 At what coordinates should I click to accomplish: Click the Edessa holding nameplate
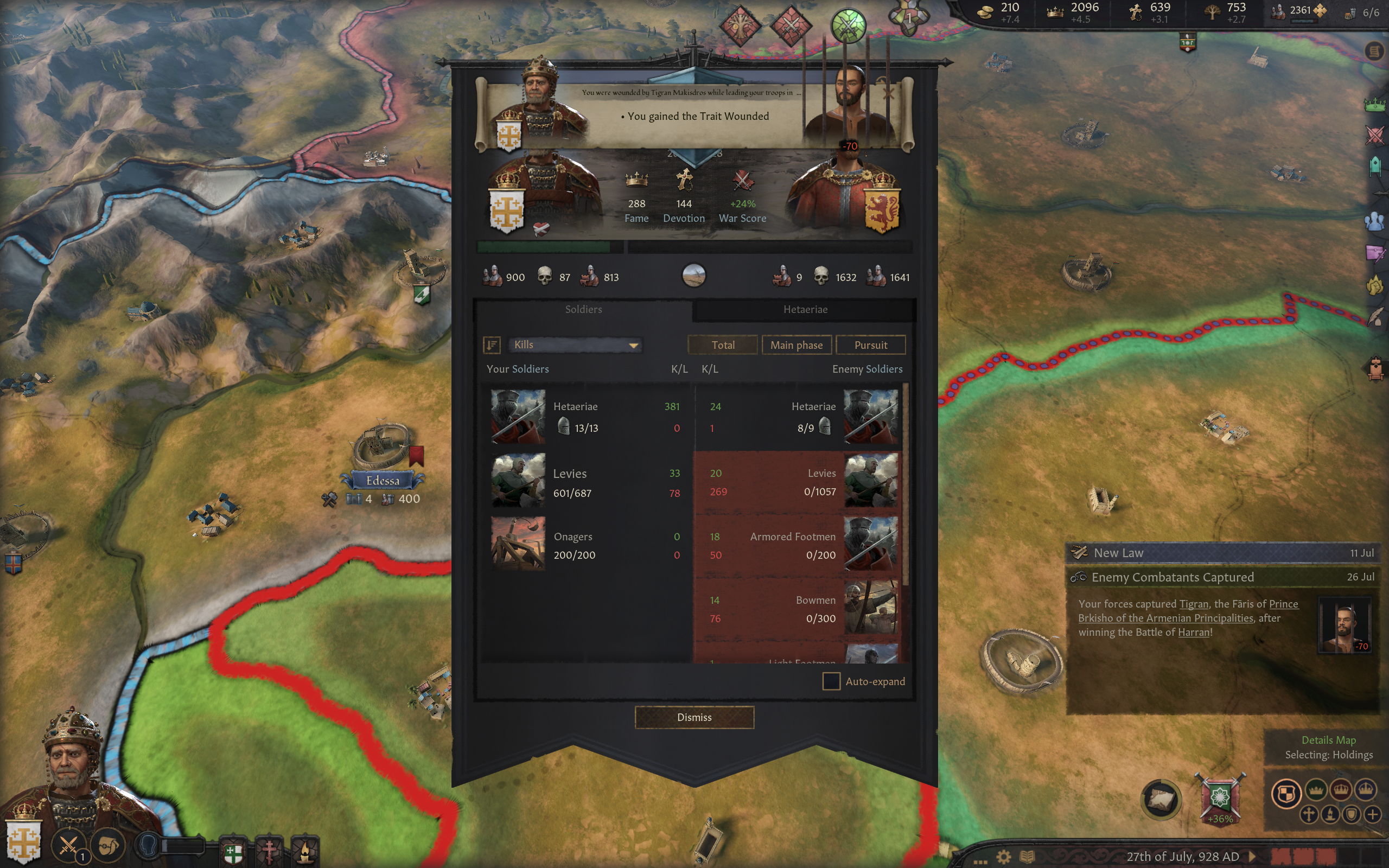[x=383, y=481]
